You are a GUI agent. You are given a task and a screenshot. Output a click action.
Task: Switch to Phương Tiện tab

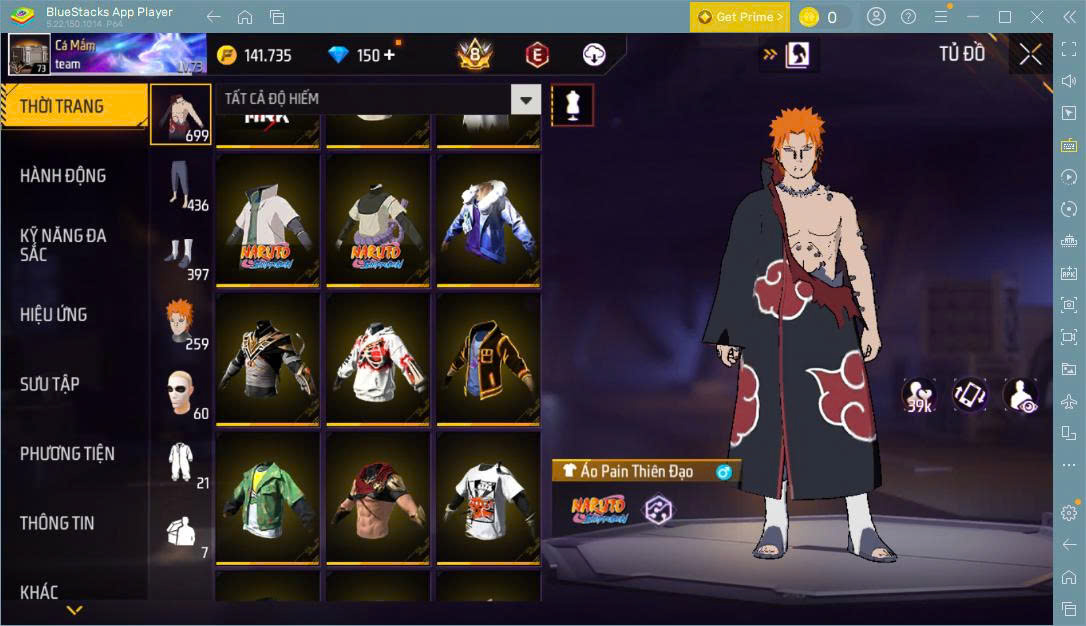pos(67,454)
